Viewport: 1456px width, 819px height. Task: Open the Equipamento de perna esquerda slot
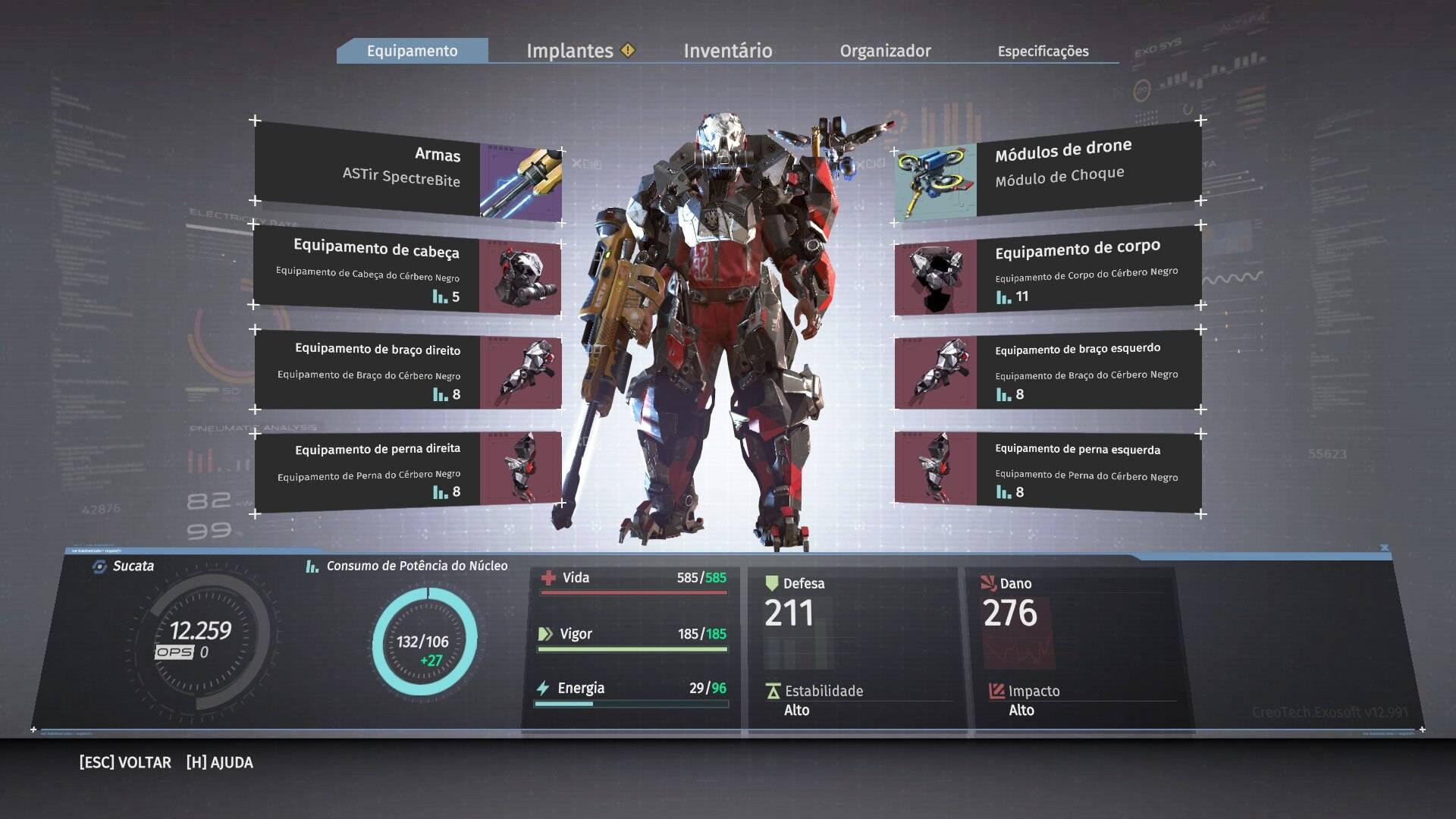click(1048, 470)
